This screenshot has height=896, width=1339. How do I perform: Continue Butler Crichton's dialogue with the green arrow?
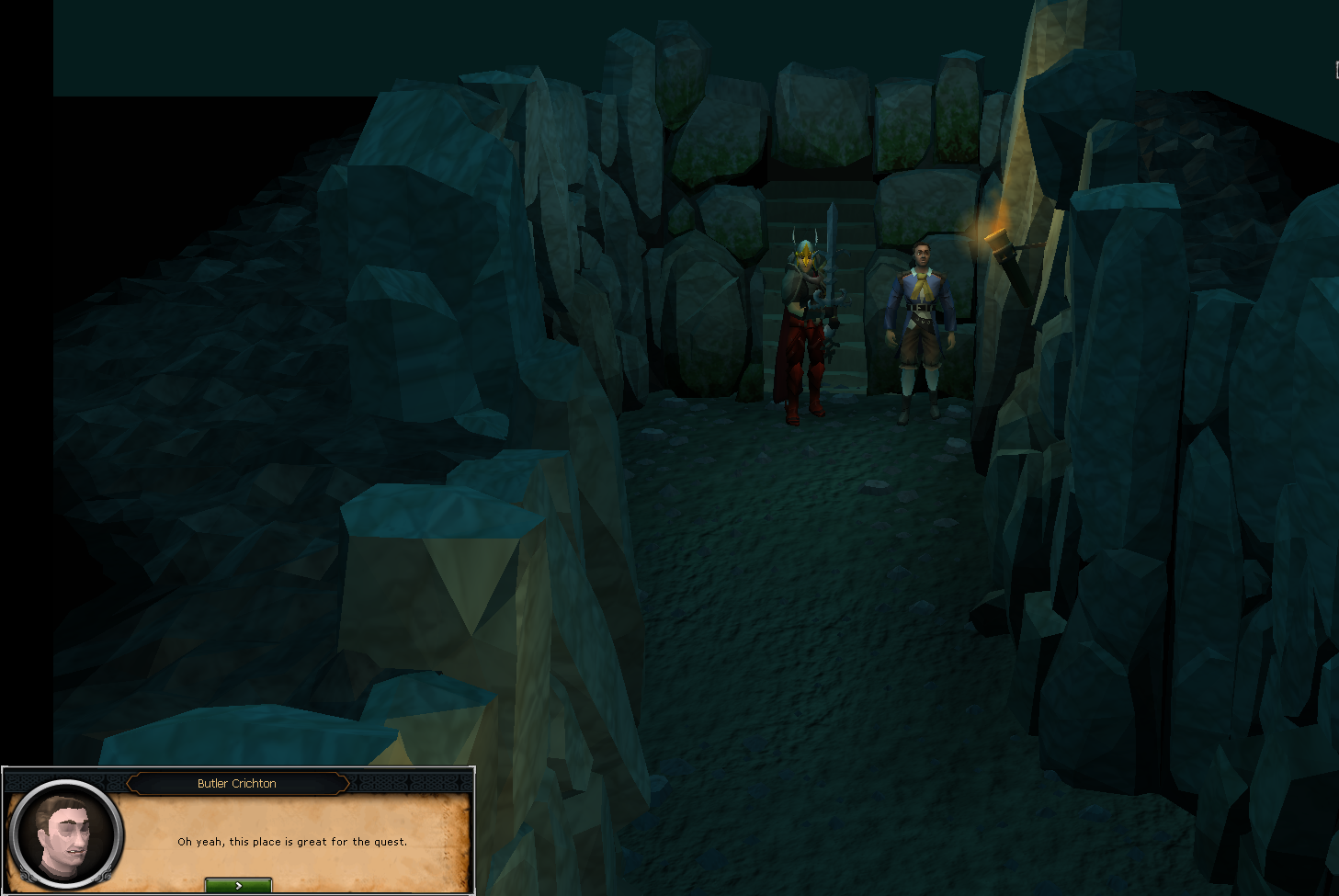point(238,886)
